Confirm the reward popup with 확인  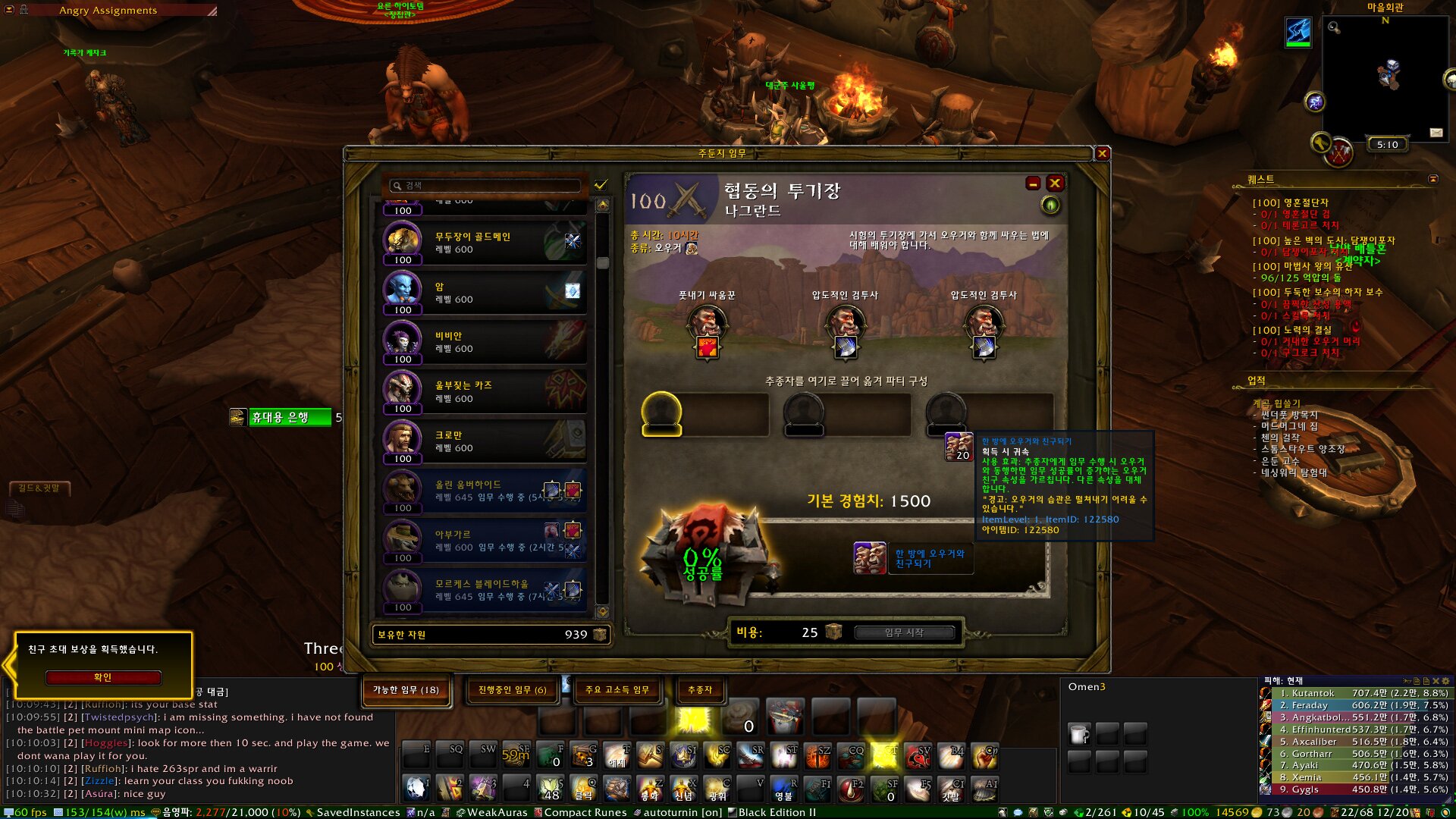pyautogui.click(x=103, y=677)
